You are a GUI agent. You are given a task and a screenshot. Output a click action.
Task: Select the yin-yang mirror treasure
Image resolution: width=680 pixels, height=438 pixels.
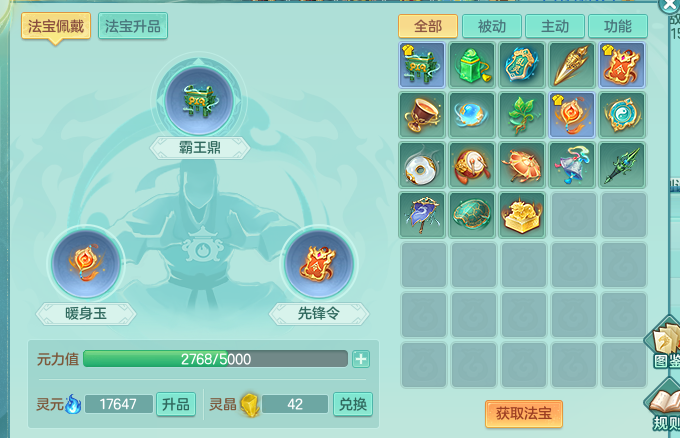click(x=623, y=114)
